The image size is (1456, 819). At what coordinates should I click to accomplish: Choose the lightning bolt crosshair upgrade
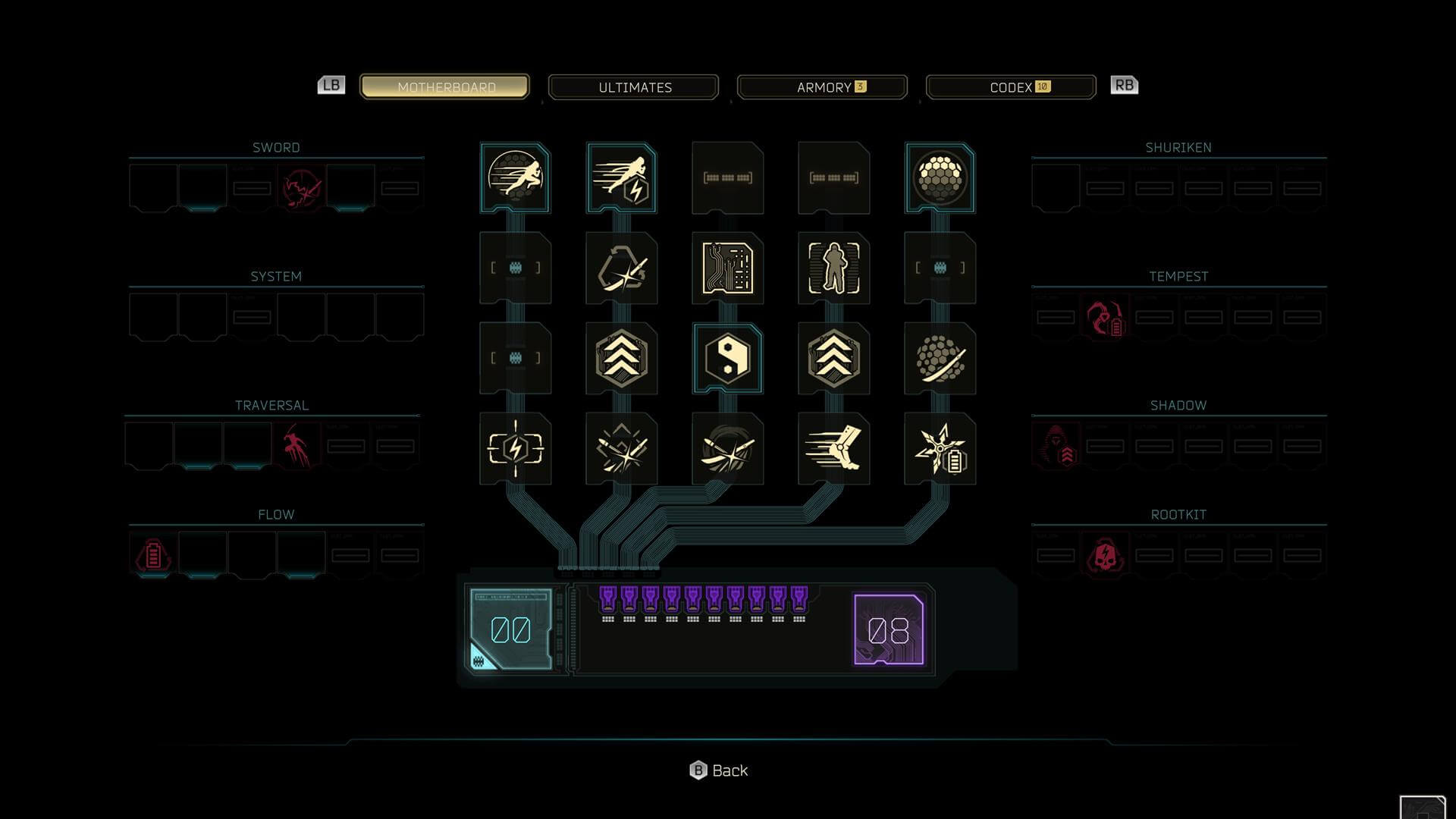[516, 449]
